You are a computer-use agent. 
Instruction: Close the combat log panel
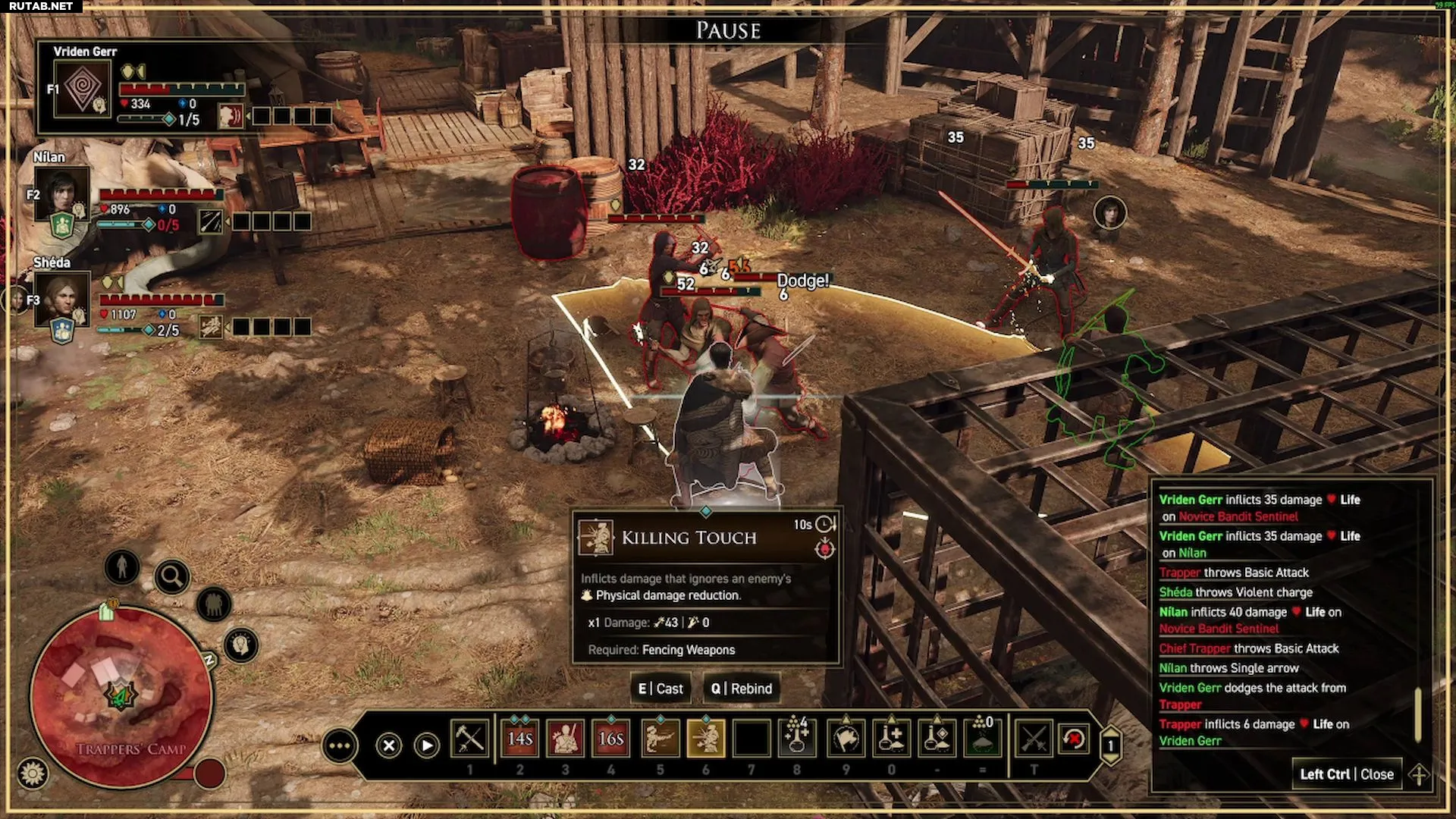pyautogui.click(x=1347, y=774)
